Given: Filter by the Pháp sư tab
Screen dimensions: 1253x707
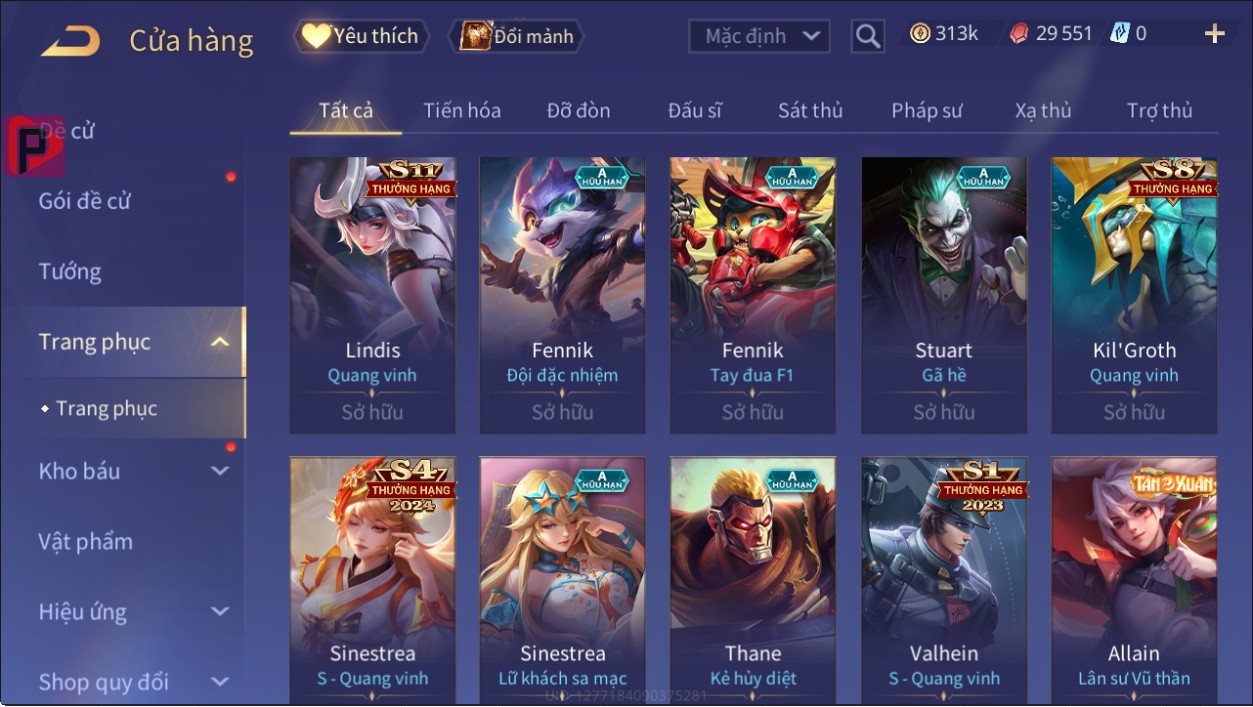Looking at the screenshot, I should [x=926, y=110].
